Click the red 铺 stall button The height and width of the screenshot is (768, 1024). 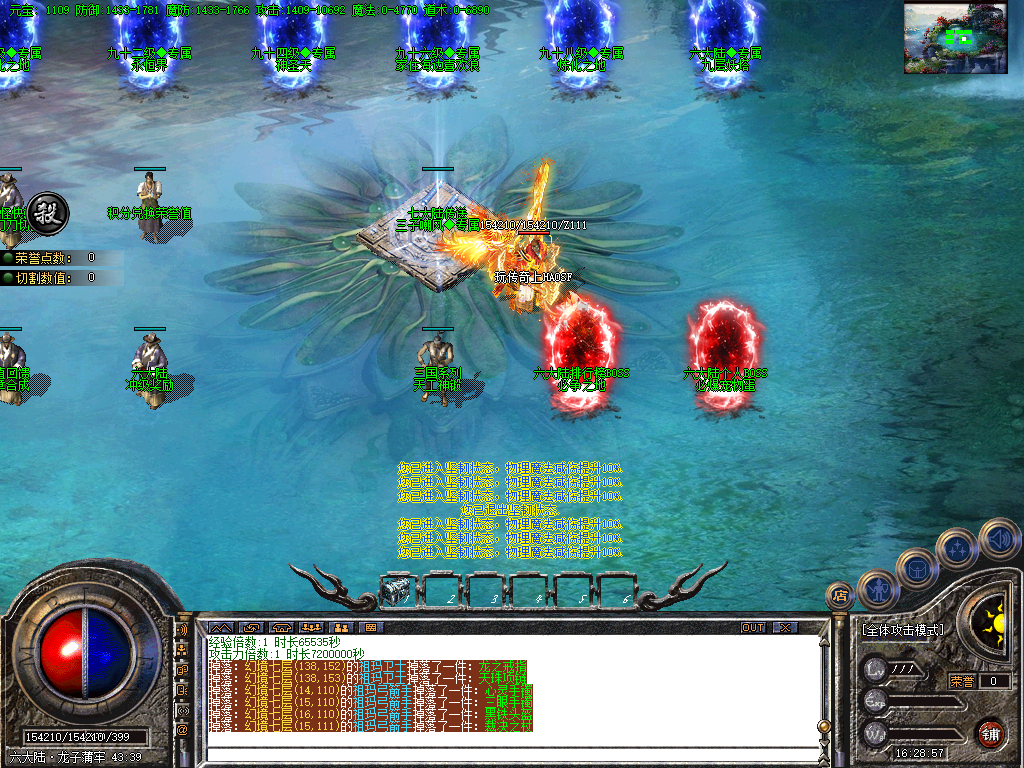990,732
